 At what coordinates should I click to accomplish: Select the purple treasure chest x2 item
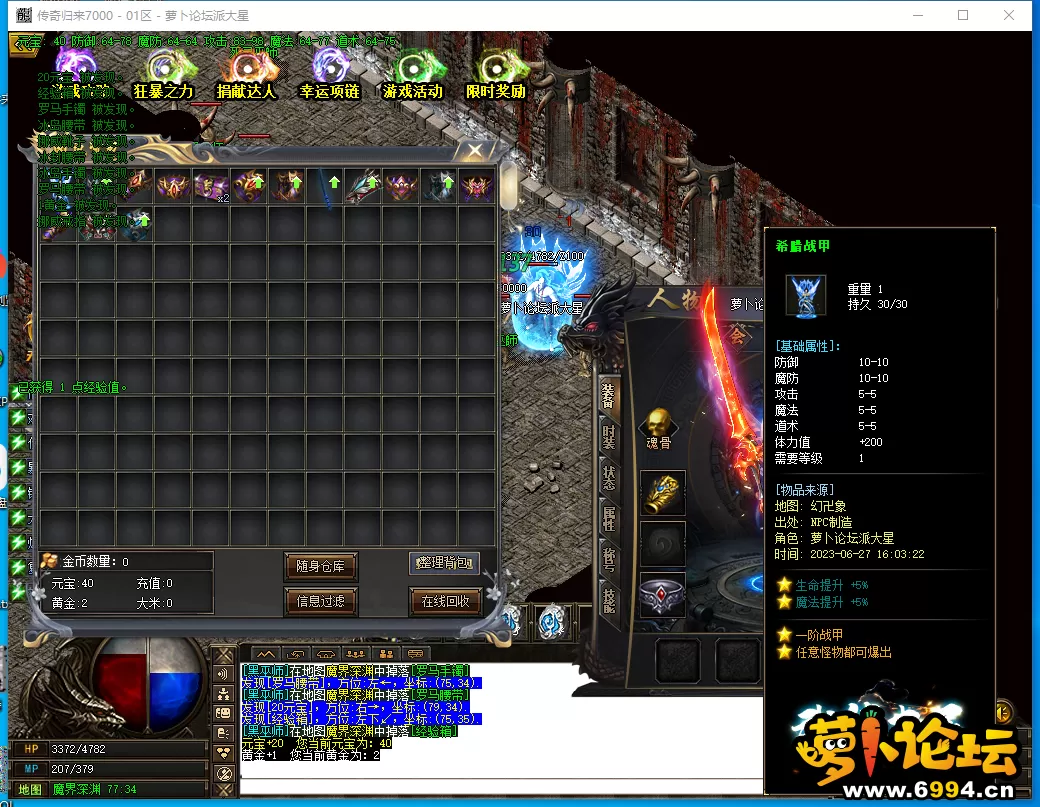(x=211, y=187)
